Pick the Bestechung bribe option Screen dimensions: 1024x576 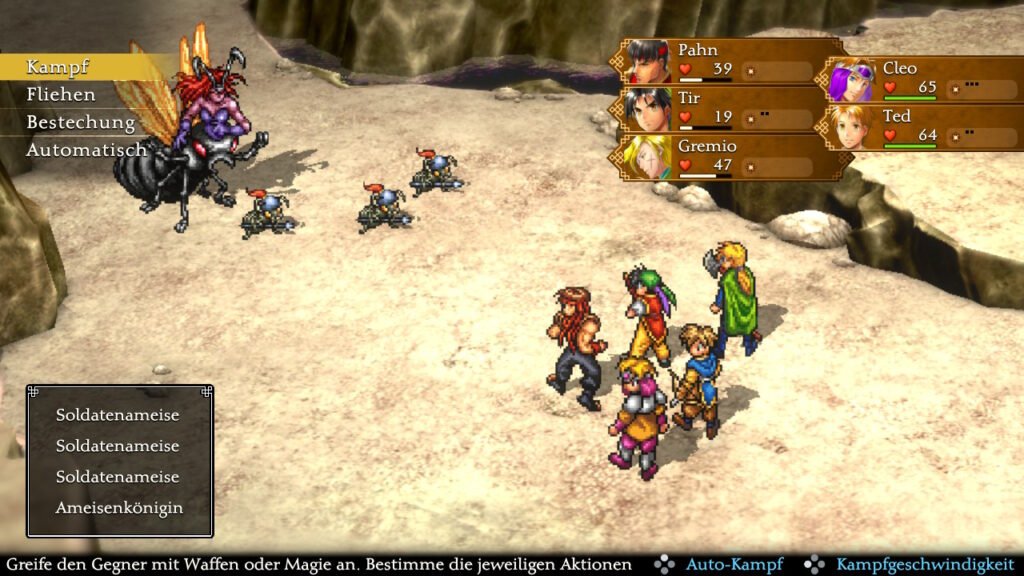coord(80,122)
